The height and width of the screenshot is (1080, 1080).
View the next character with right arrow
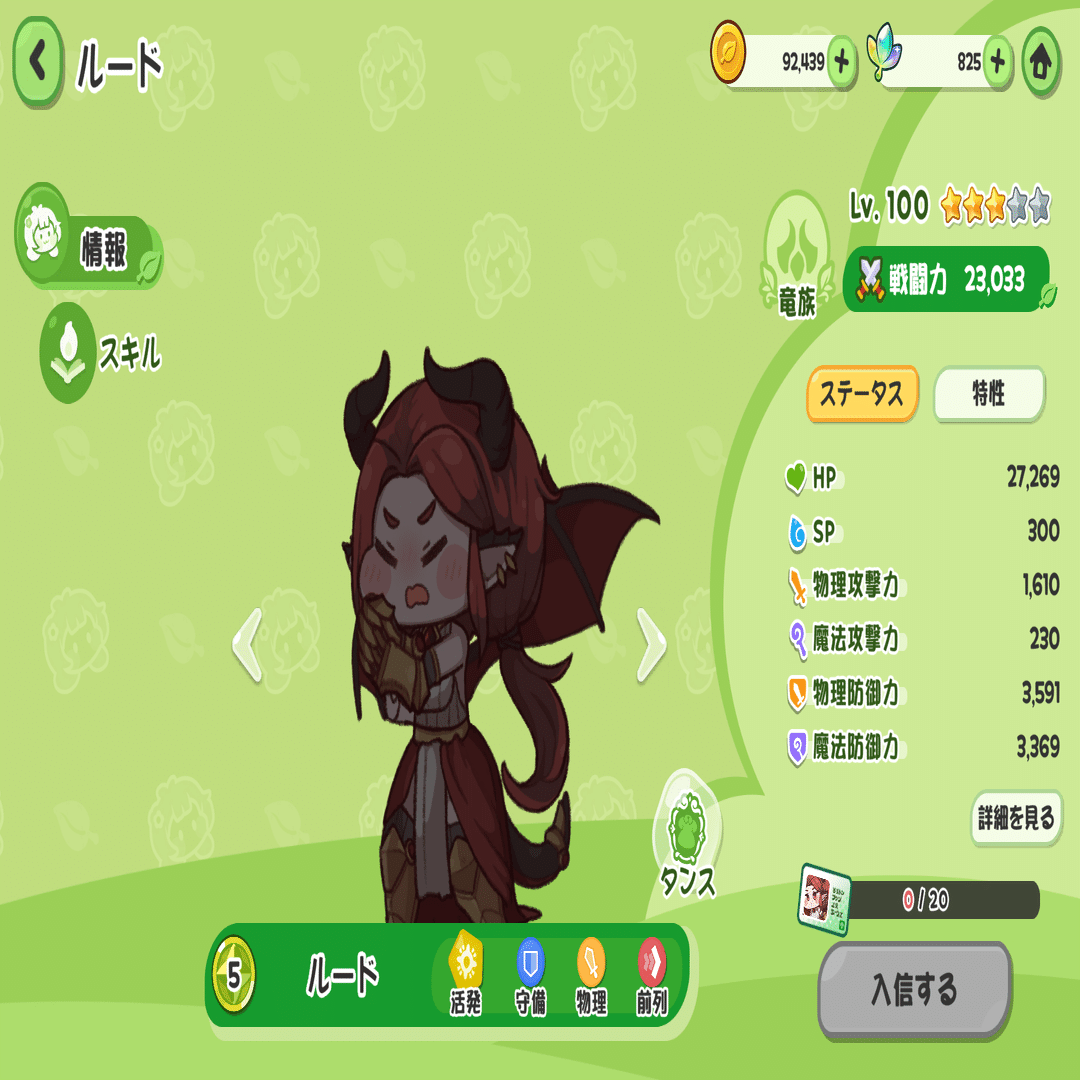click(x=651, y=645)
